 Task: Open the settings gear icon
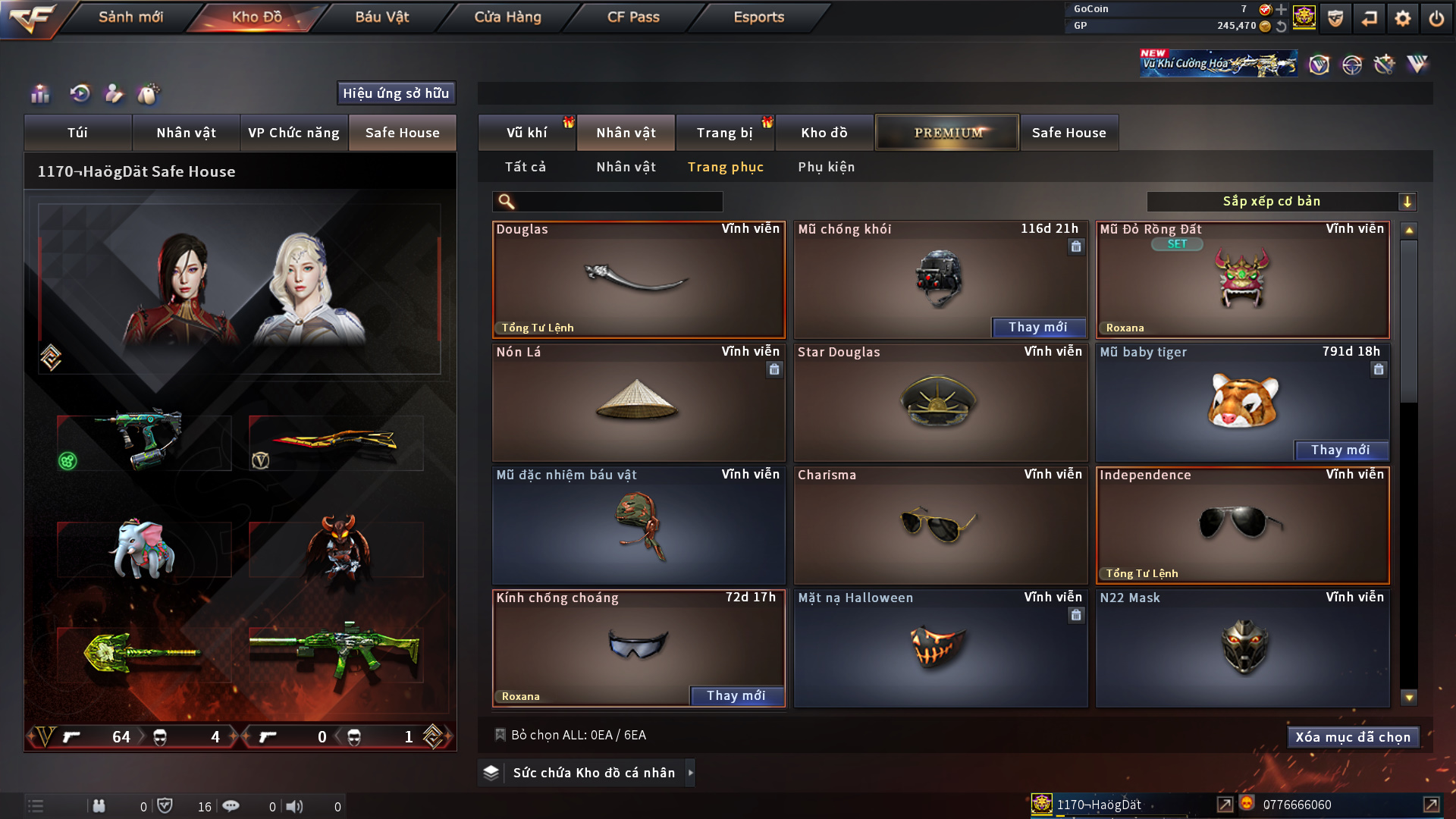click(1402, 18)
